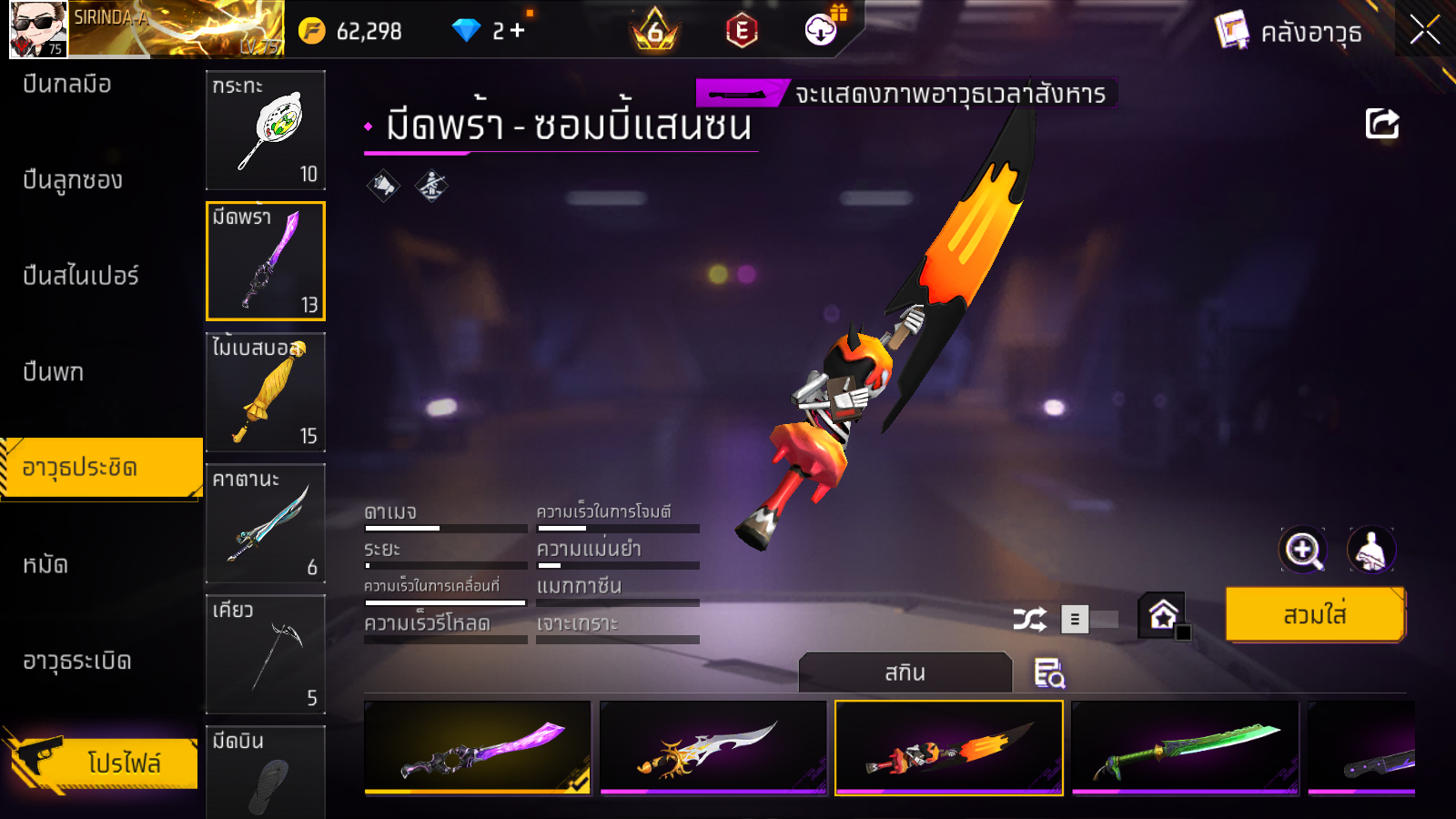
Task: Equip the skin with the สวมใส่ button
Action: (1315, 615)
